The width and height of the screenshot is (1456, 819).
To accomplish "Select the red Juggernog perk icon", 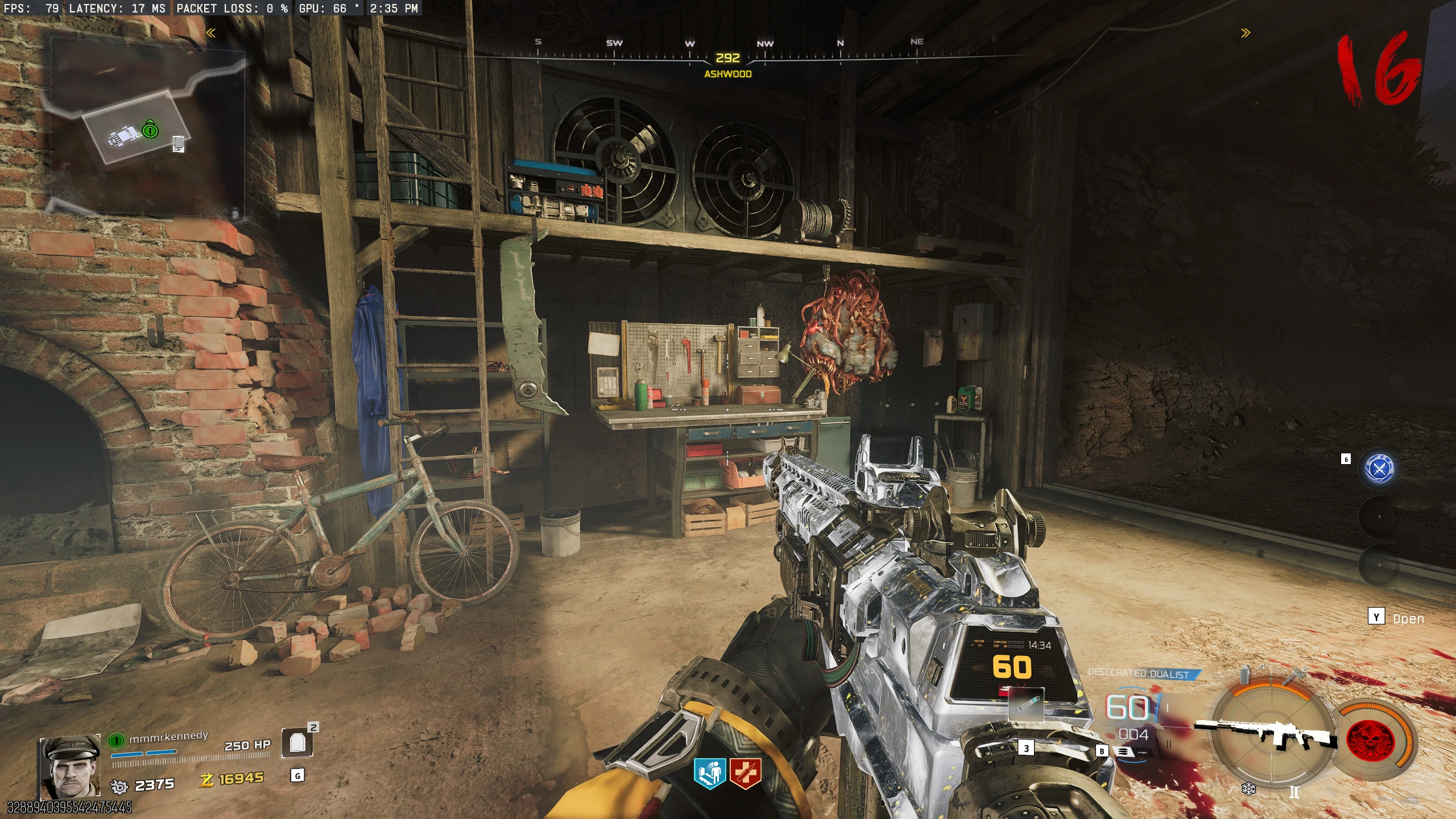I will click(745, 774).
